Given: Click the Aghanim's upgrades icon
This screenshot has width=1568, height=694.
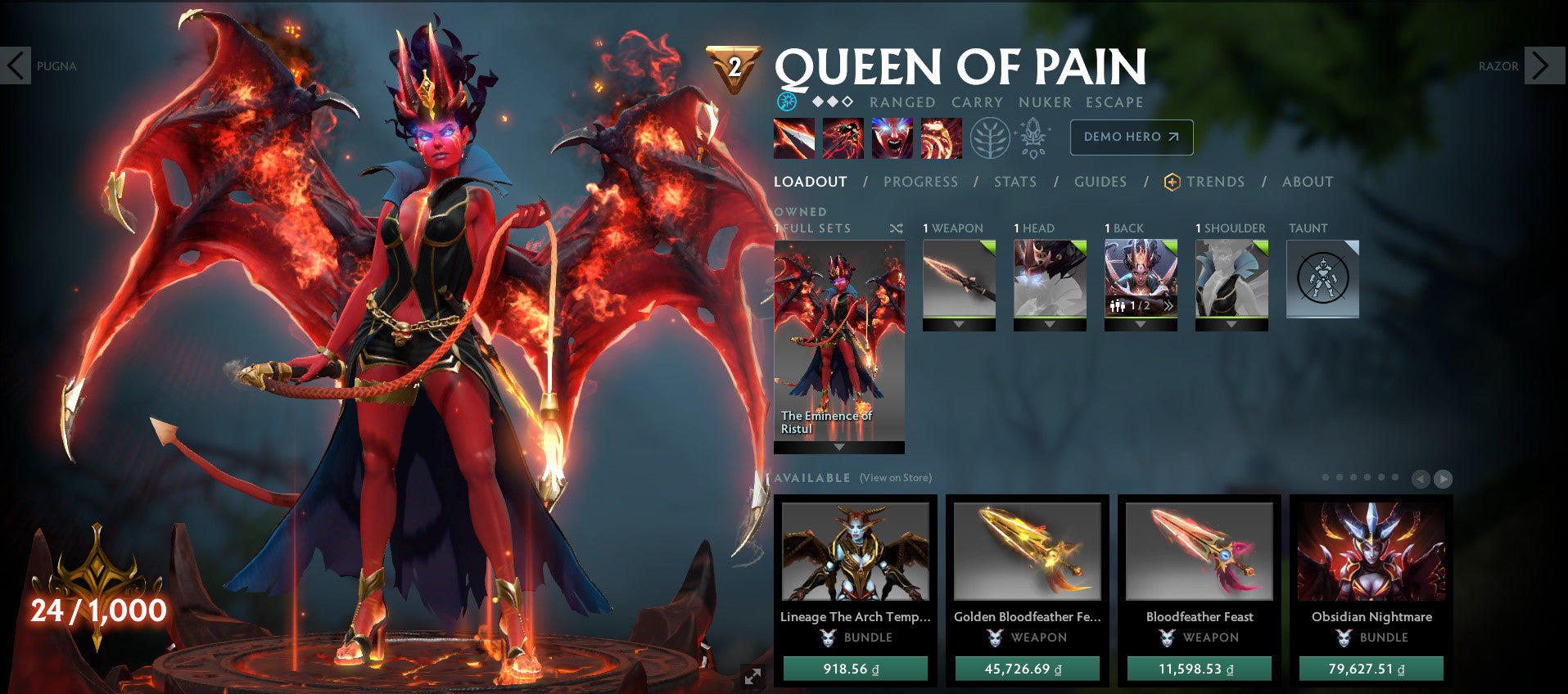Looking at the screenshot, I should (x=1033, y=137).
